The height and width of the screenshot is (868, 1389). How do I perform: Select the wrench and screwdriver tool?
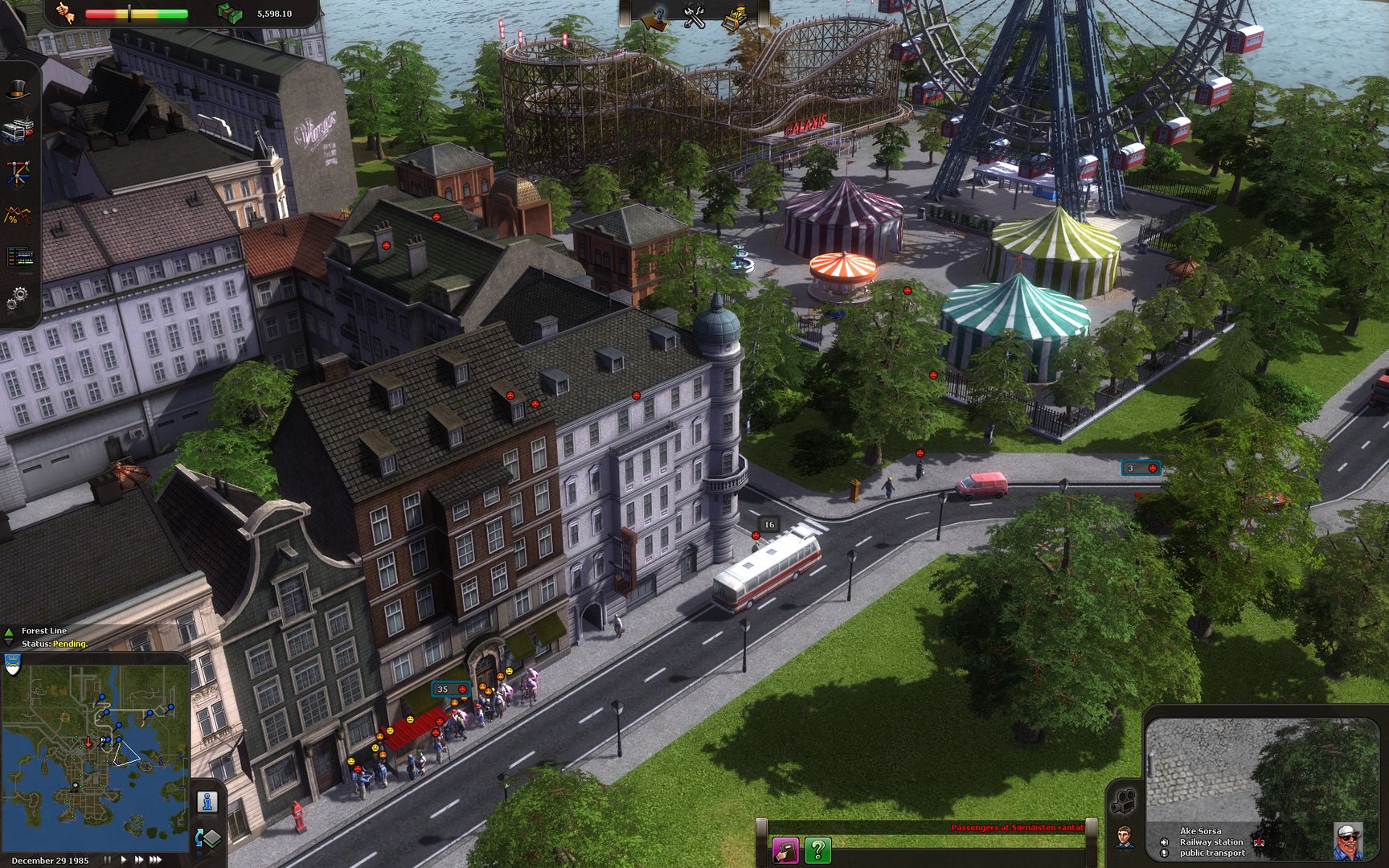pyautogui.click(x=694, y=16)
